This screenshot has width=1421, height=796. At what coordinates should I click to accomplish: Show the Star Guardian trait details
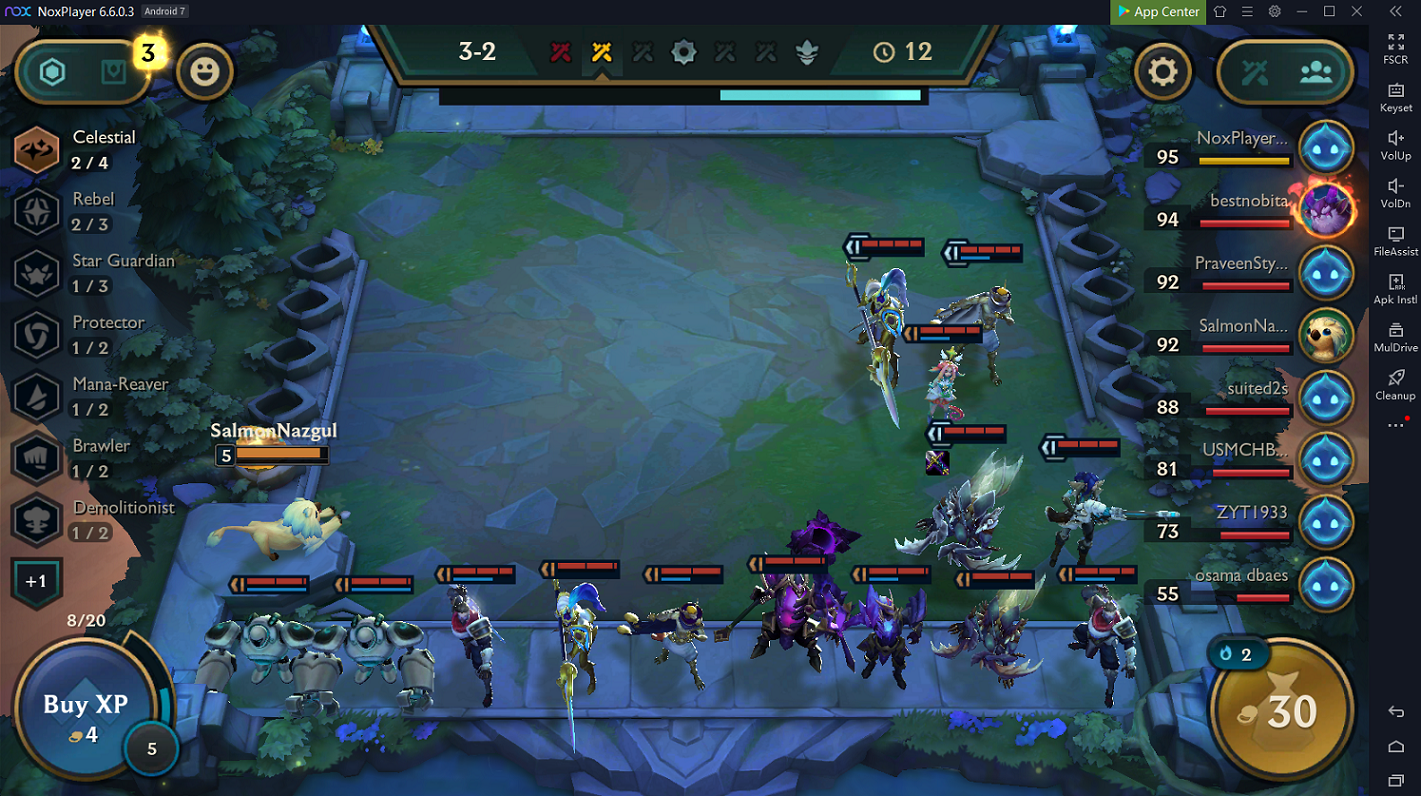point(36,274)
